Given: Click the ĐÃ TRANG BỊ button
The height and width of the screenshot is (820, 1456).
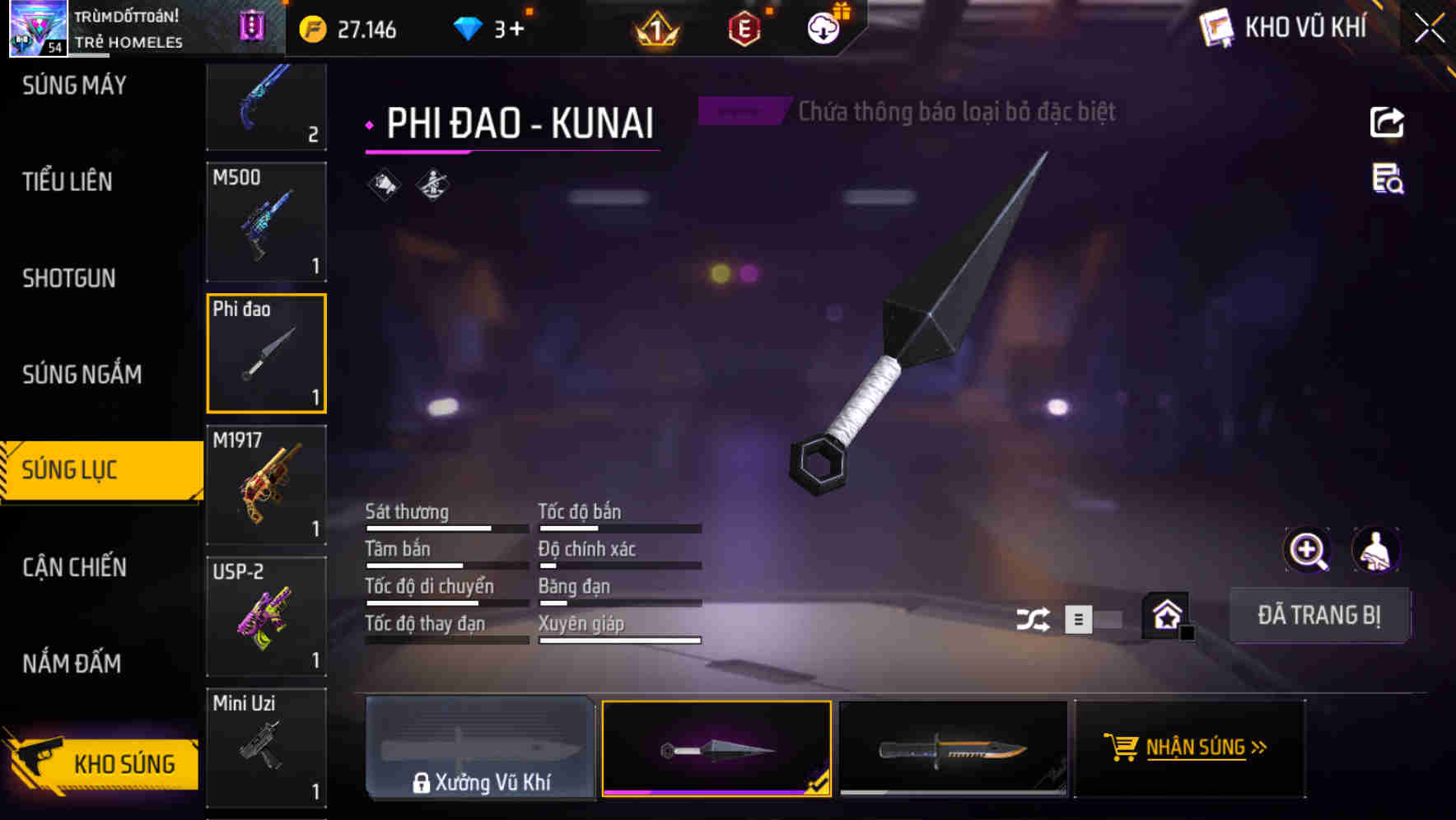Looking at the screenshot, I should click(x=1319, y=615).
